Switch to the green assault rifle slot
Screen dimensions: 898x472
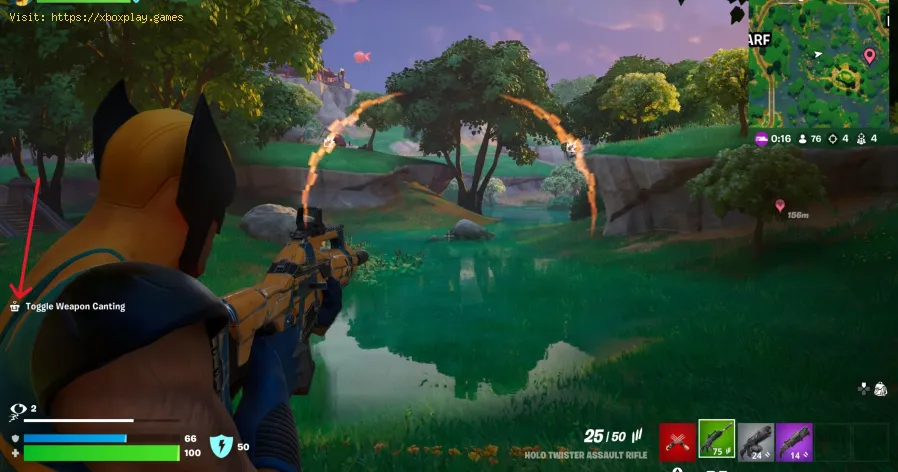coord(716,440)
